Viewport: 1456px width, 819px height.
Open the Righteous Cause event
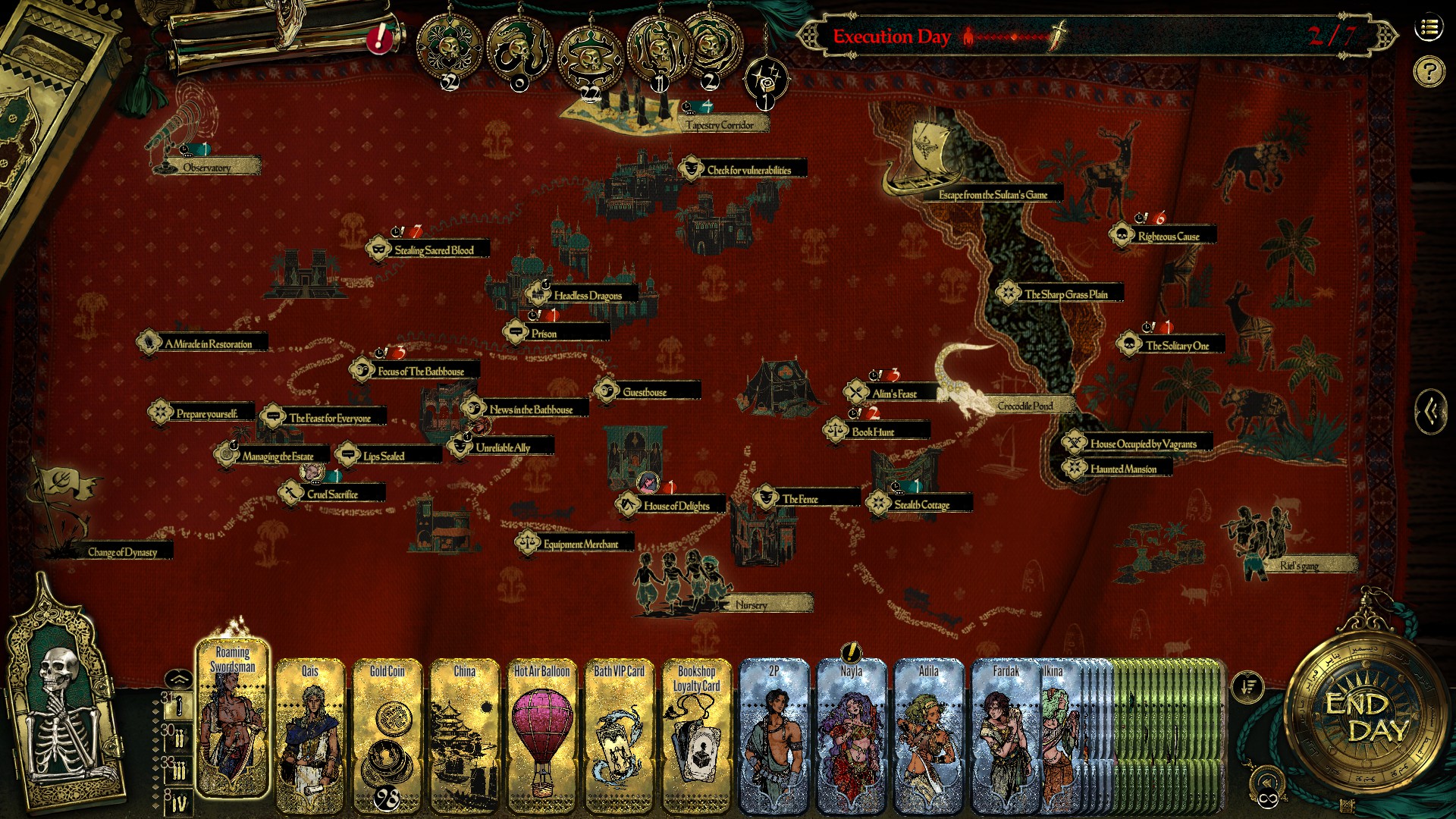click(1168, 237)
